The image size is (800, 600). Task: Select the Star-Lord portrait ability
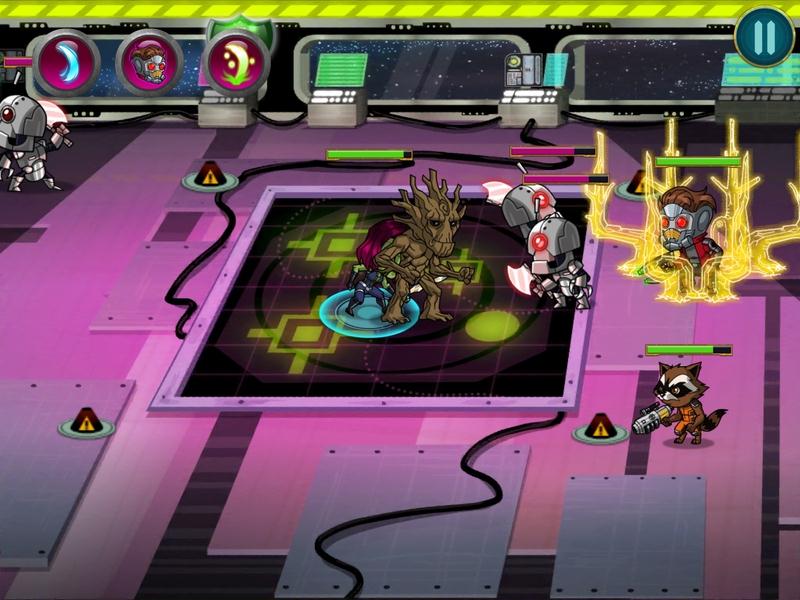151,62
